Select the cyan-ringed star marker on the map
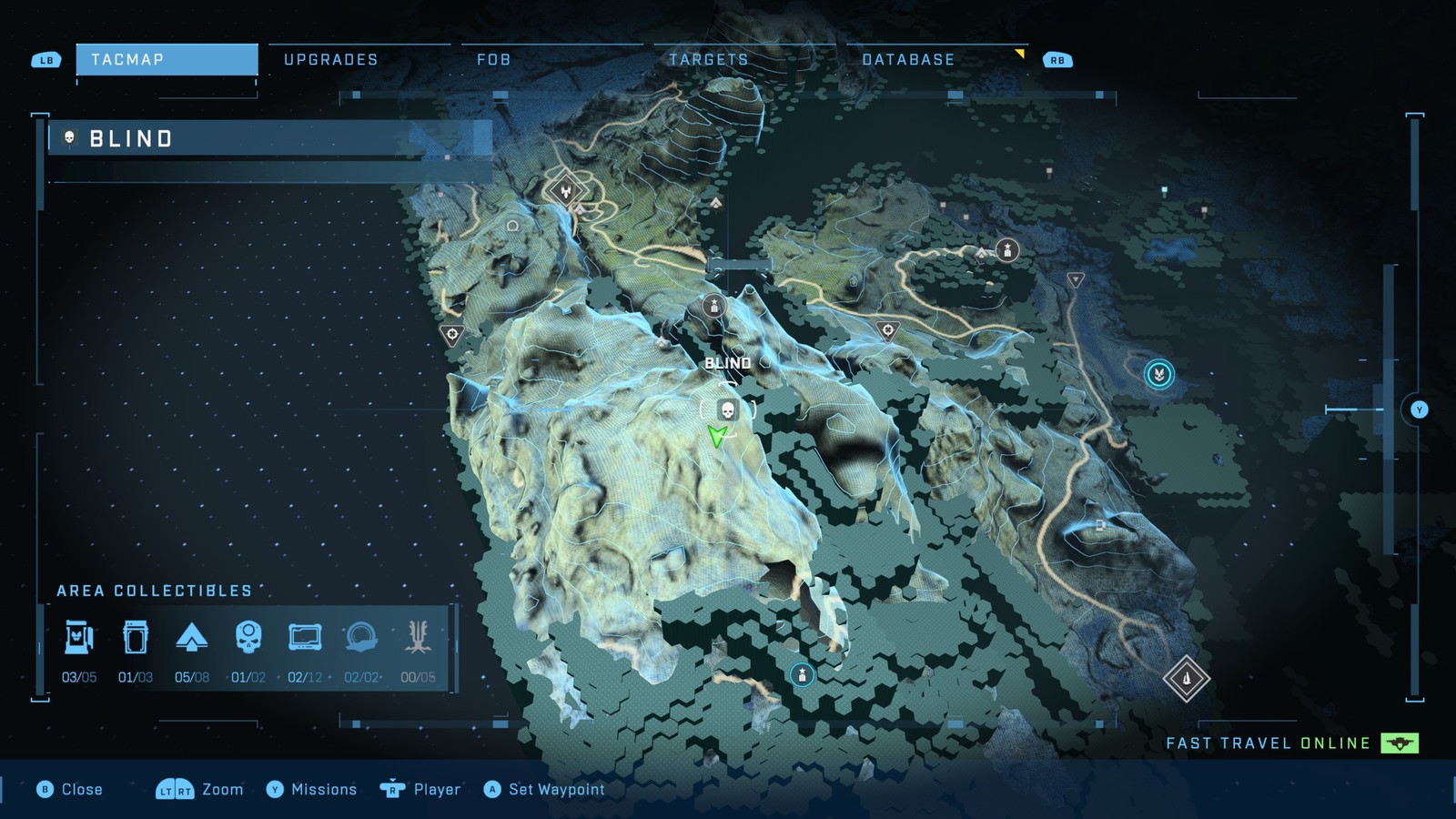Image resolution: width=1456 pixels, height=819 pixels. coord(802,674)
